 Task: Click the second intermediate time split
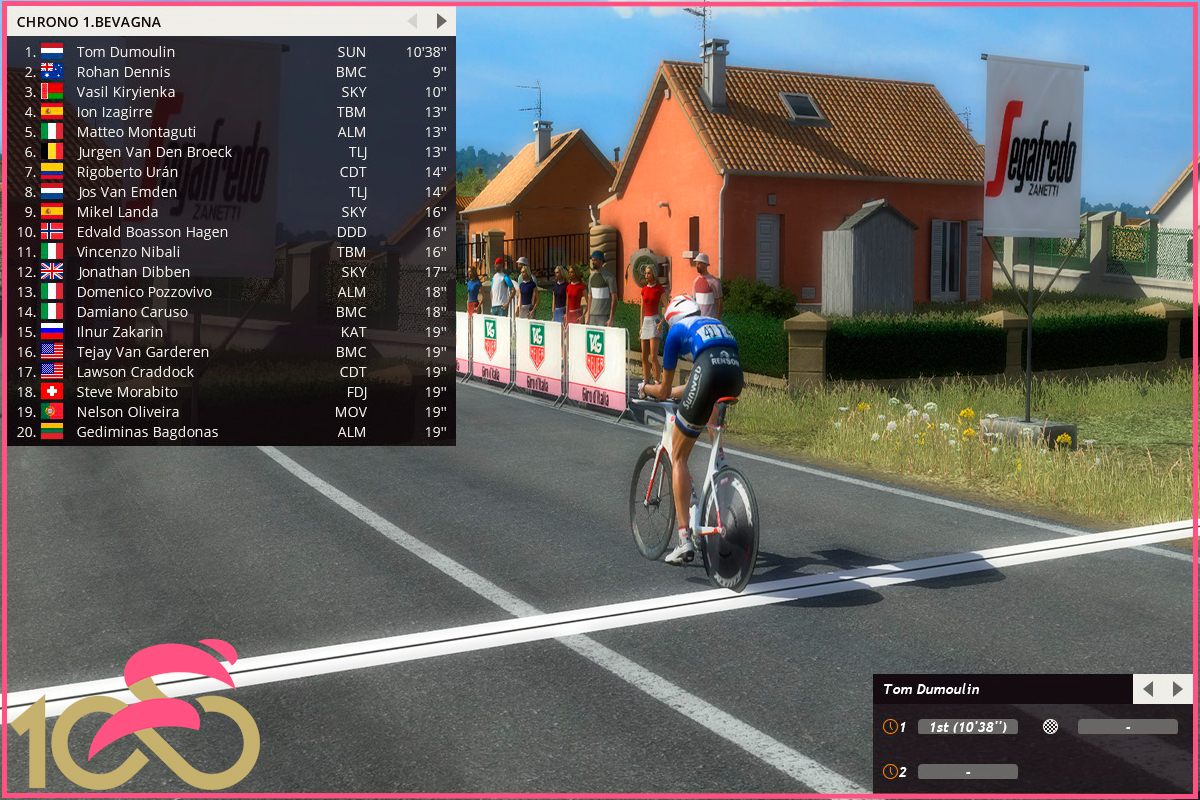point(967,772)
